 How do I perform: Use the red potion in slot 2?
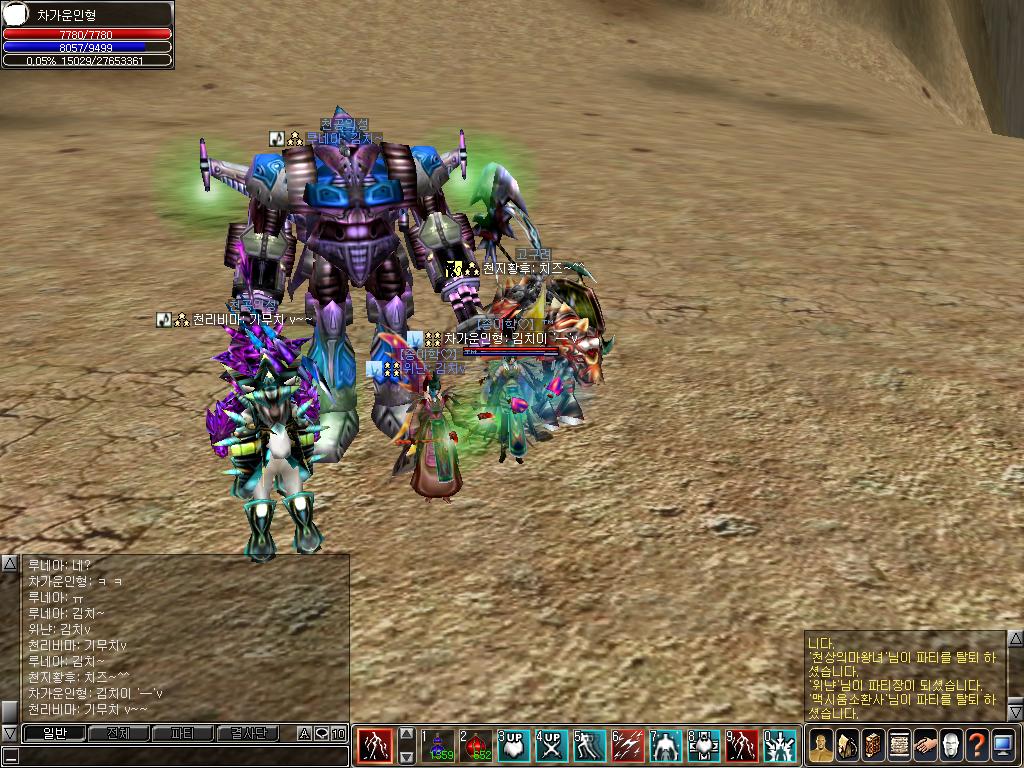point(477,746)
